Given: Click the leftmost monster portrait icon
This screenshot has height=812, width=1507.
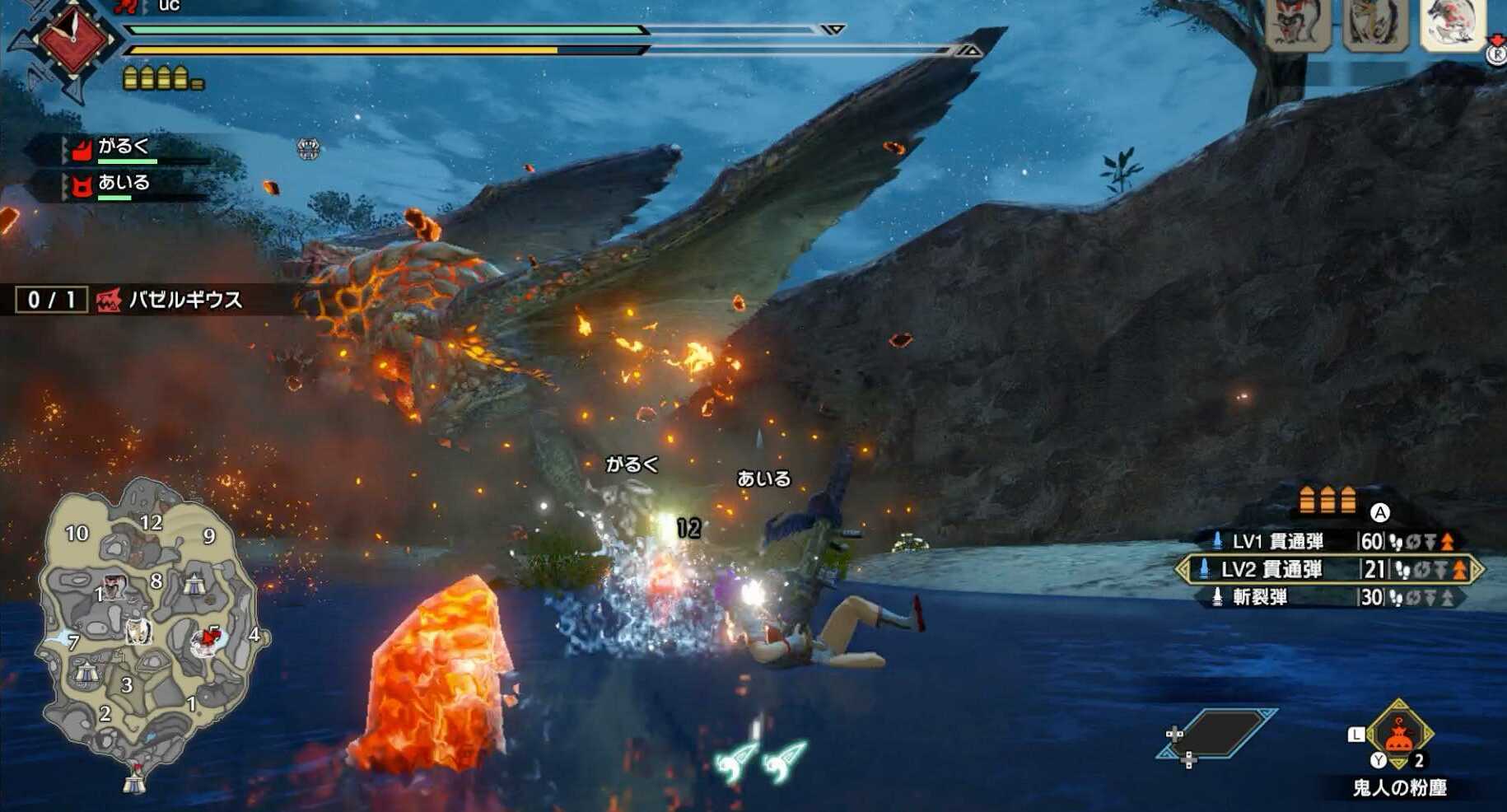Looking at the screenshot, I should pos(1296,25).
